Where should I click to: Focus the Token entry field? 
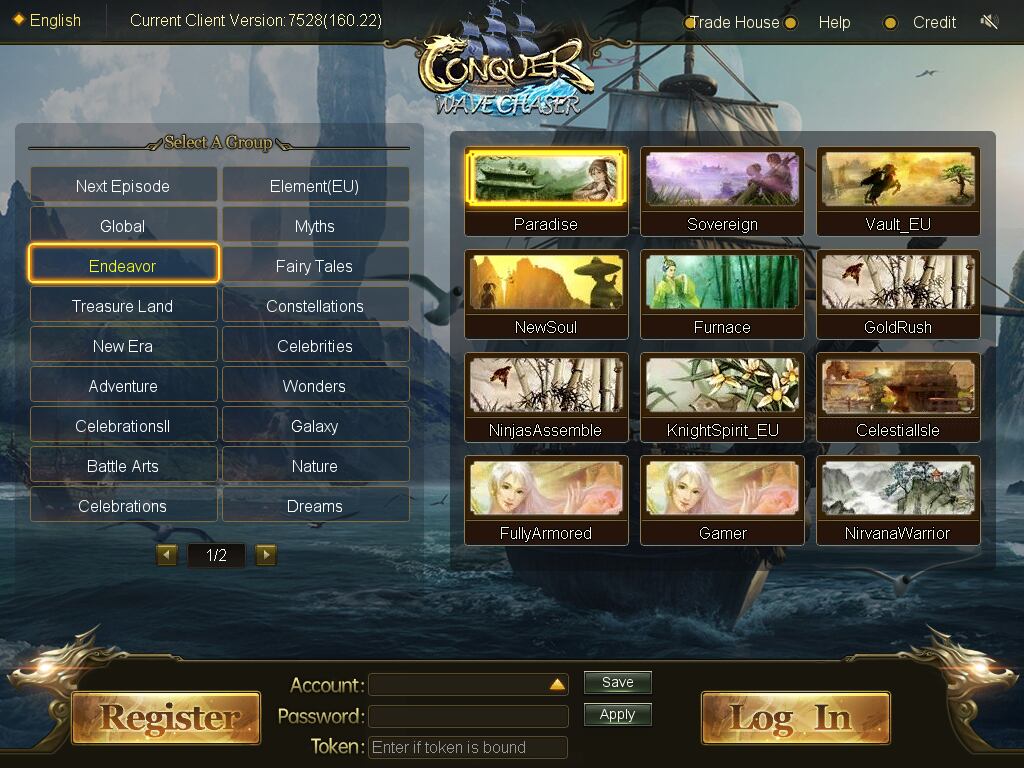(468, 747)
